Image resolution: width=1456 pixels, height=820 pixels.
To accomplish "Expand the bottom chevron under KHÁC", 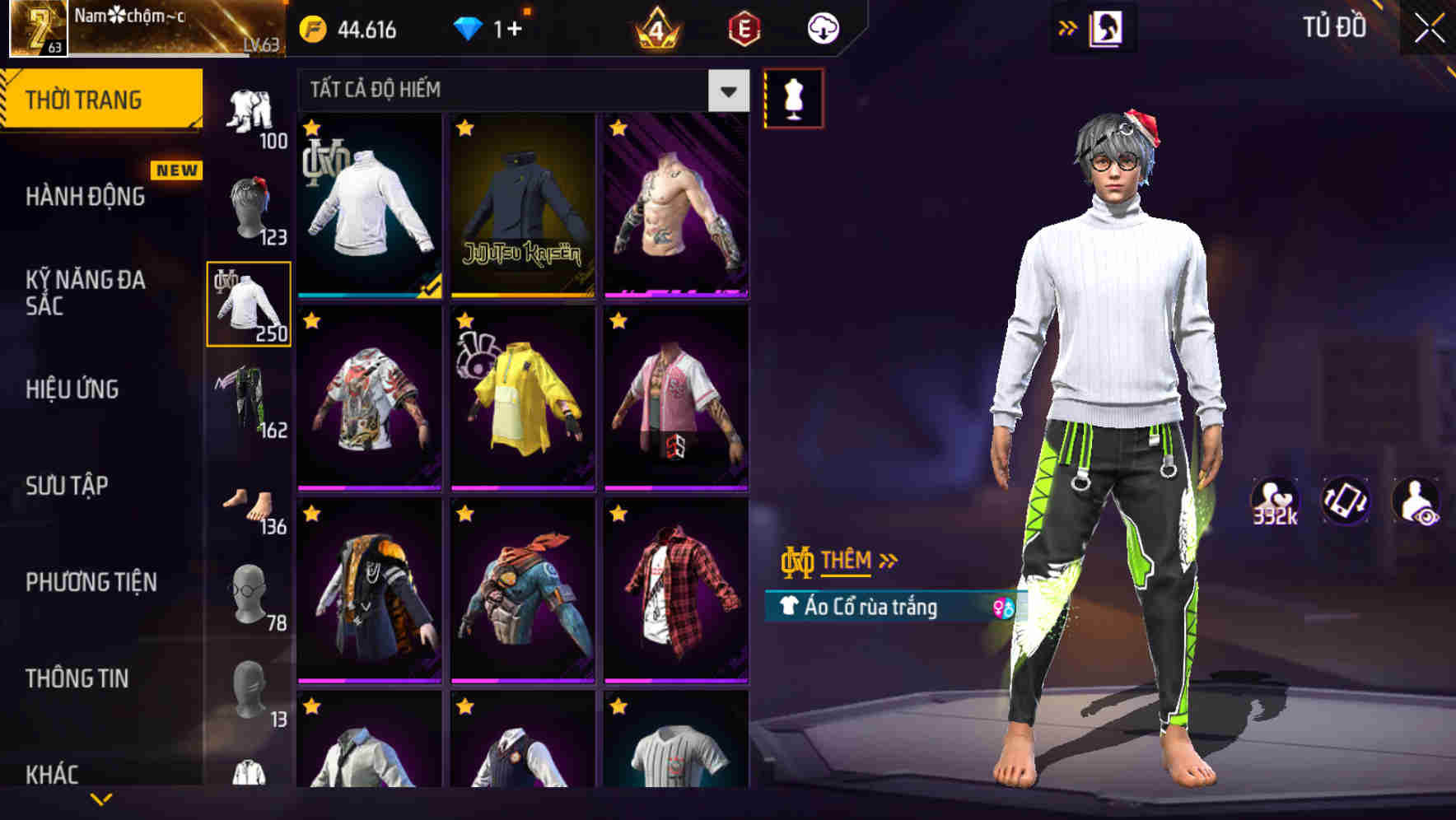I will (x=101, y=799).
